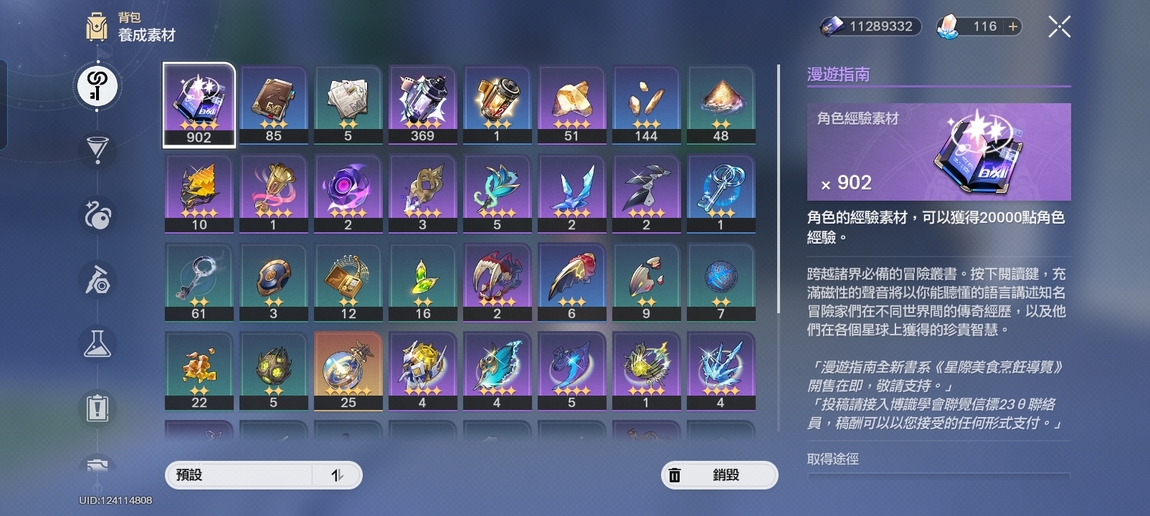Choose the purple lantern item showing 369
Viewport: 1150px width, 516px height.
(422, 105)
